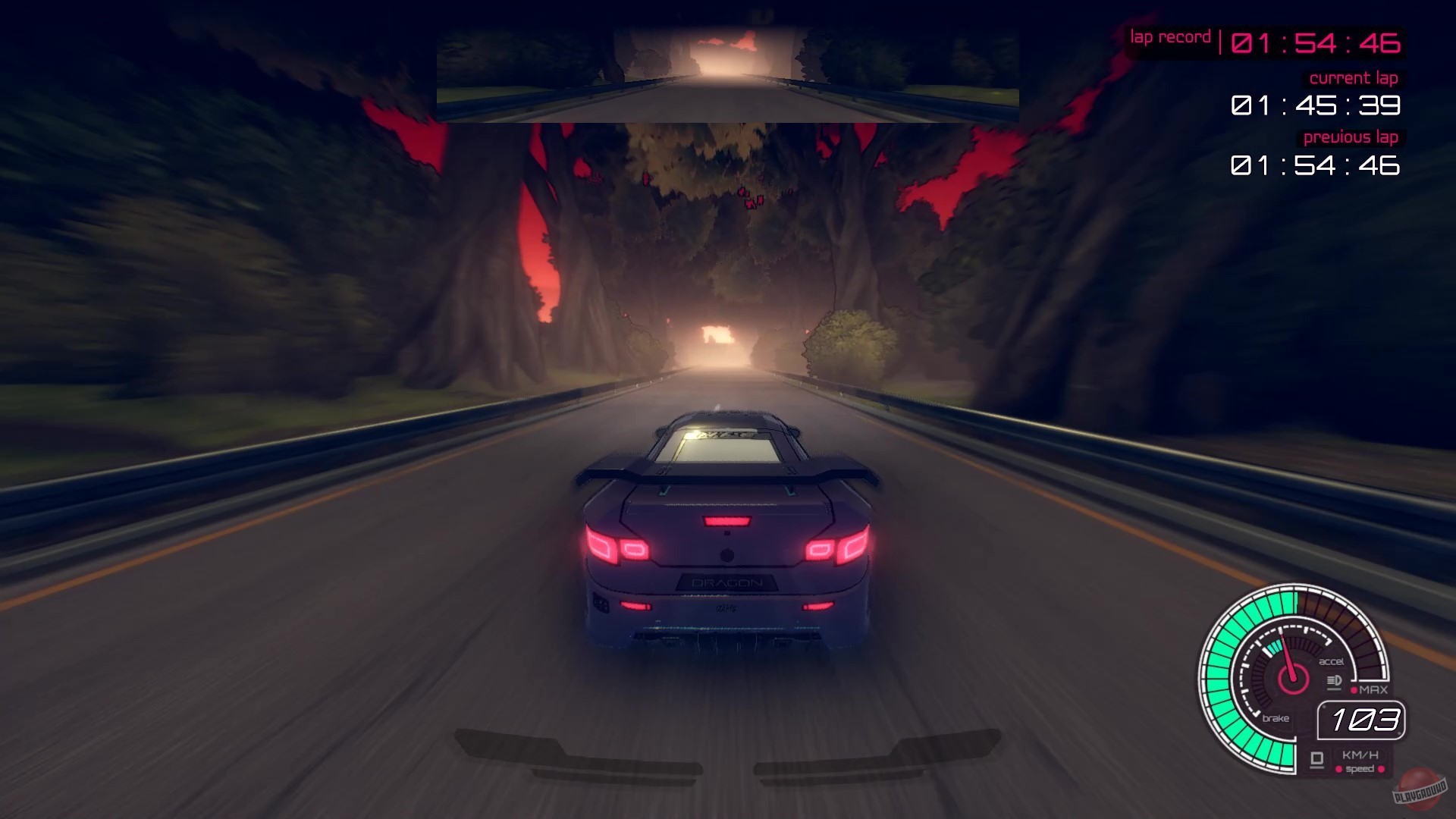This screenshot has width=1456, height=819.
Task: Click the KM/H unit badge
Action: pos(1361,755)
